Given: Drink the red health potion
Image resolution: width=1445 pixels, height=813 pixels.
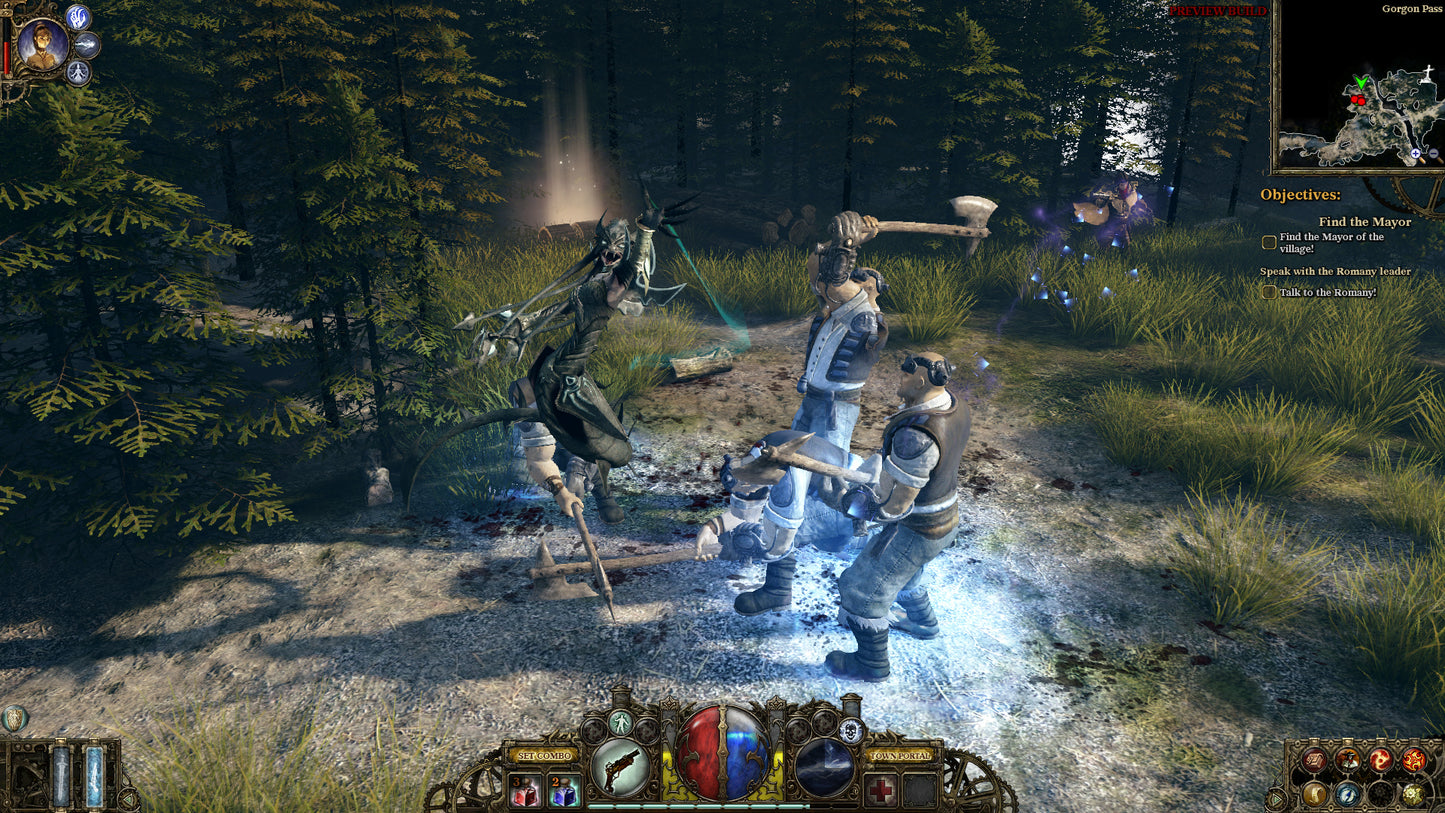Looking at the screenshot, I should pos(525,790).
